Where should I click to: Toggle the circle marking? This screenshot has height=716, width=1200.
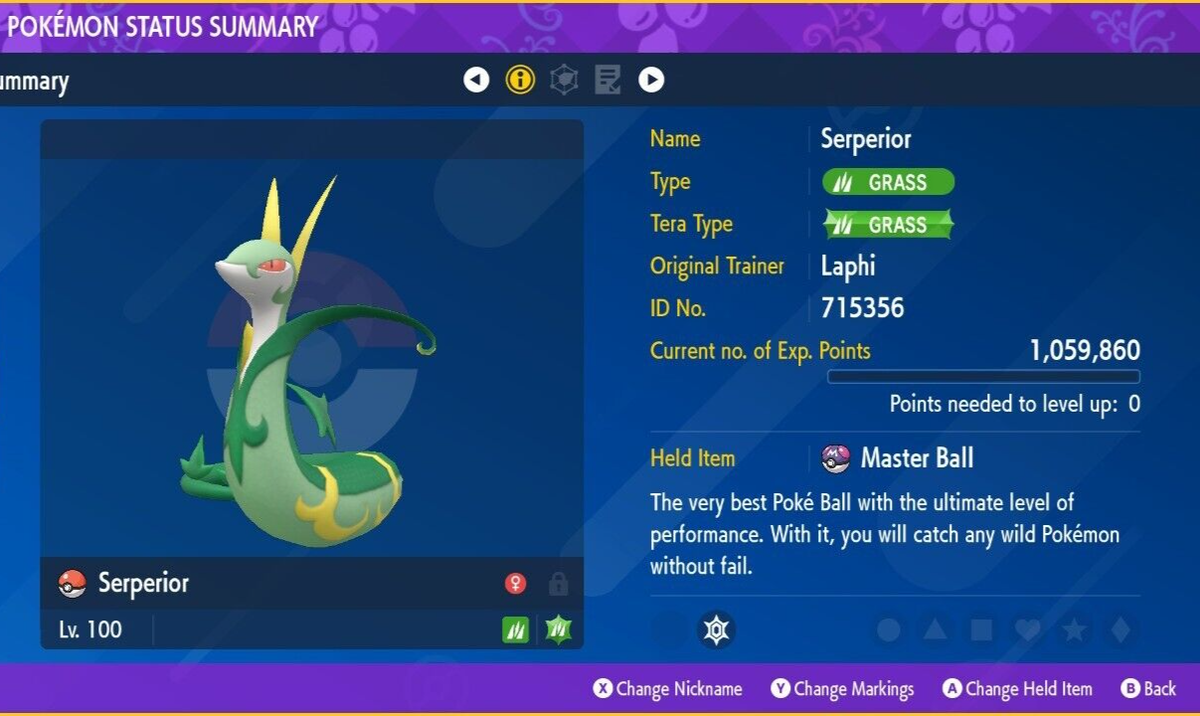pos(888,630)
